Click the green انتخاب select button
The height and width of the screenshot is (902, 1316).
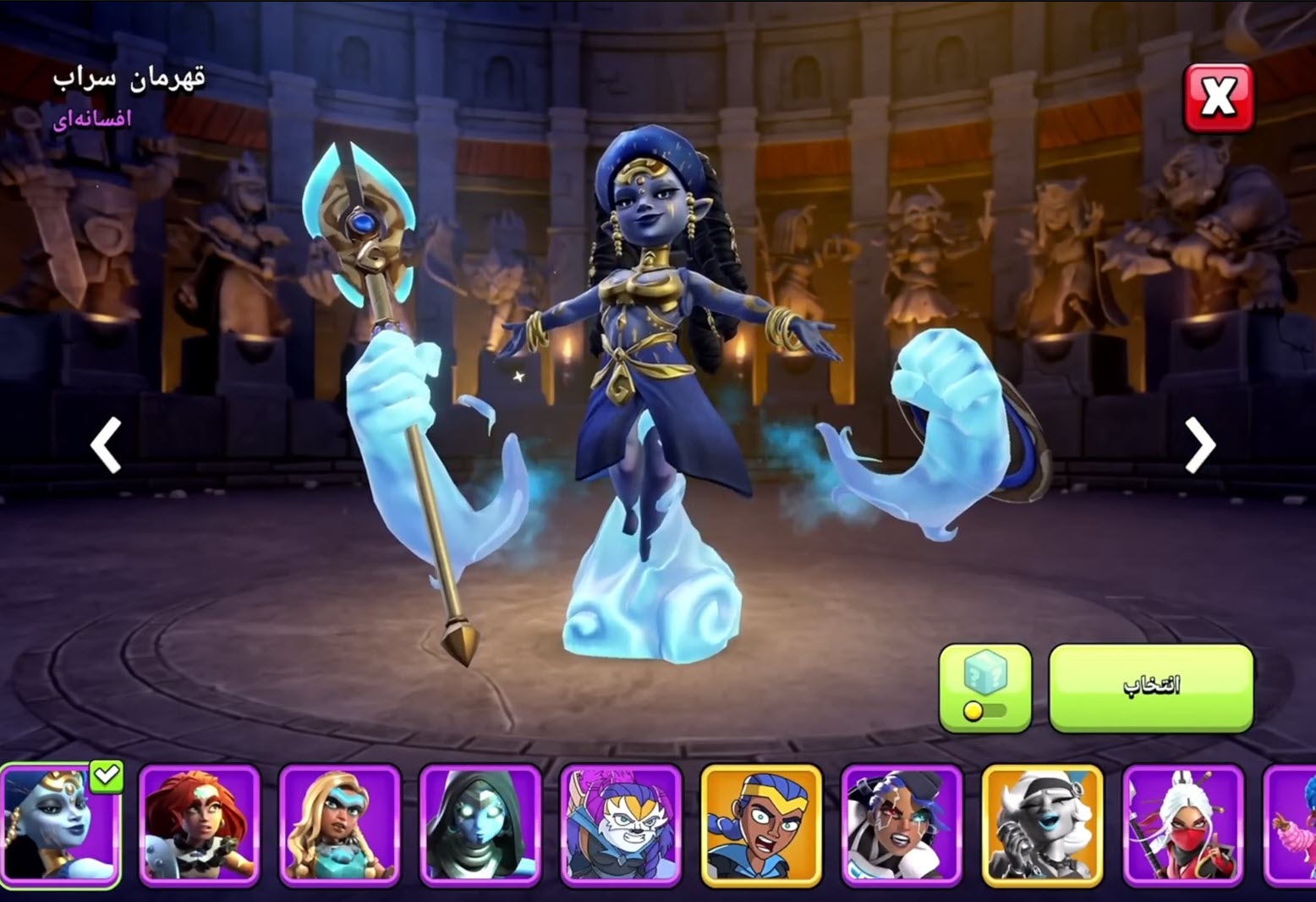click(1150, 686)
